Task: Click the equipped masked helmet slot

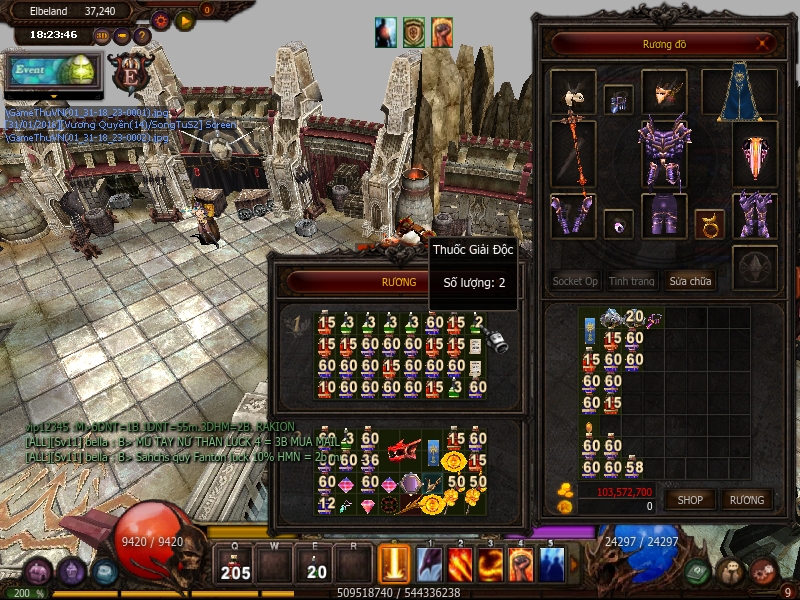Action: point(663,93)
